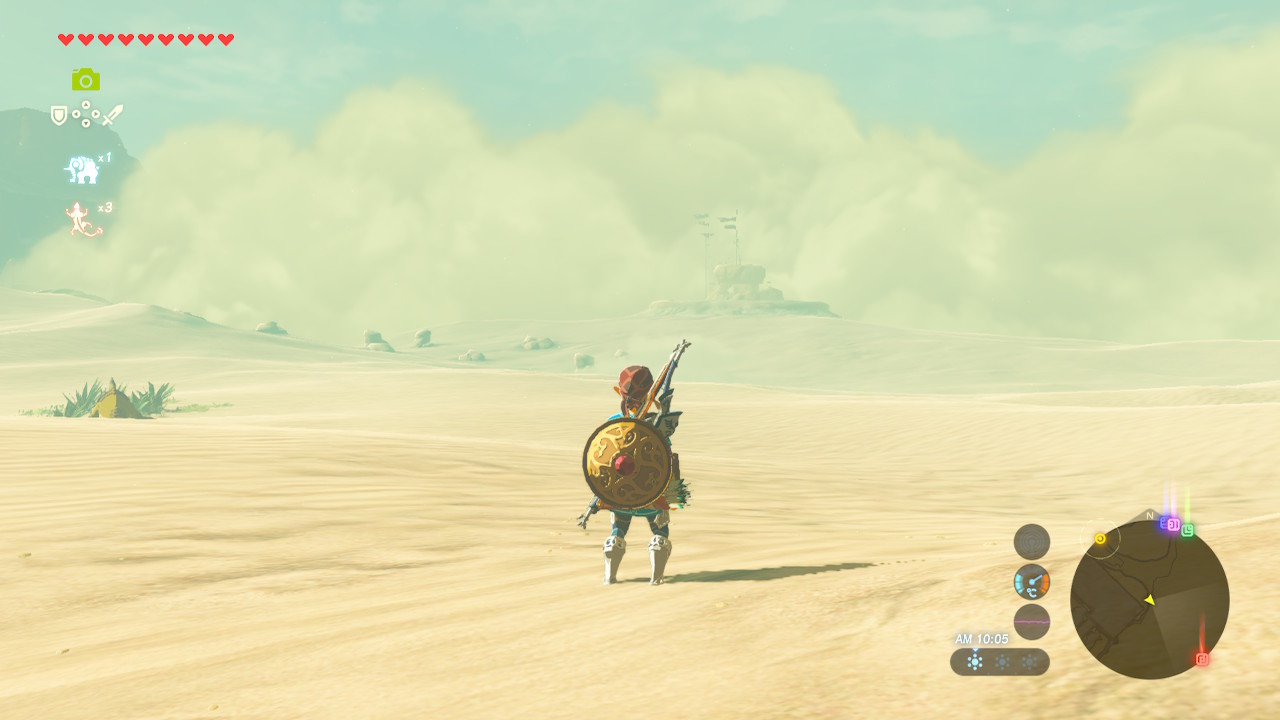Click the sword quick-select icon

[x=112, y=115]
